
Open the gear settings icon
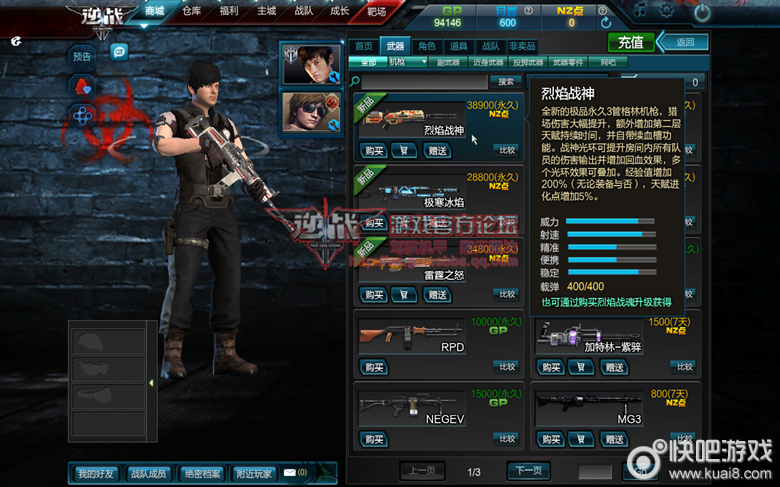(667, 12)
